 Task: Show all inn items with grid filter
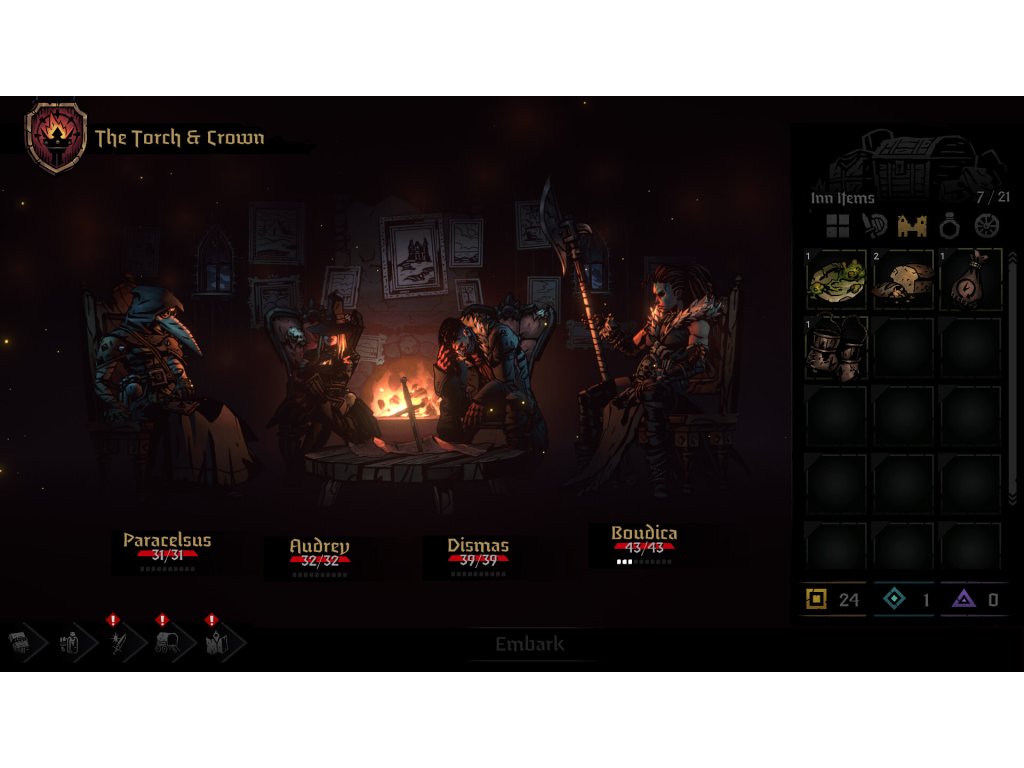pyautogui.click(x=836, y=226)
